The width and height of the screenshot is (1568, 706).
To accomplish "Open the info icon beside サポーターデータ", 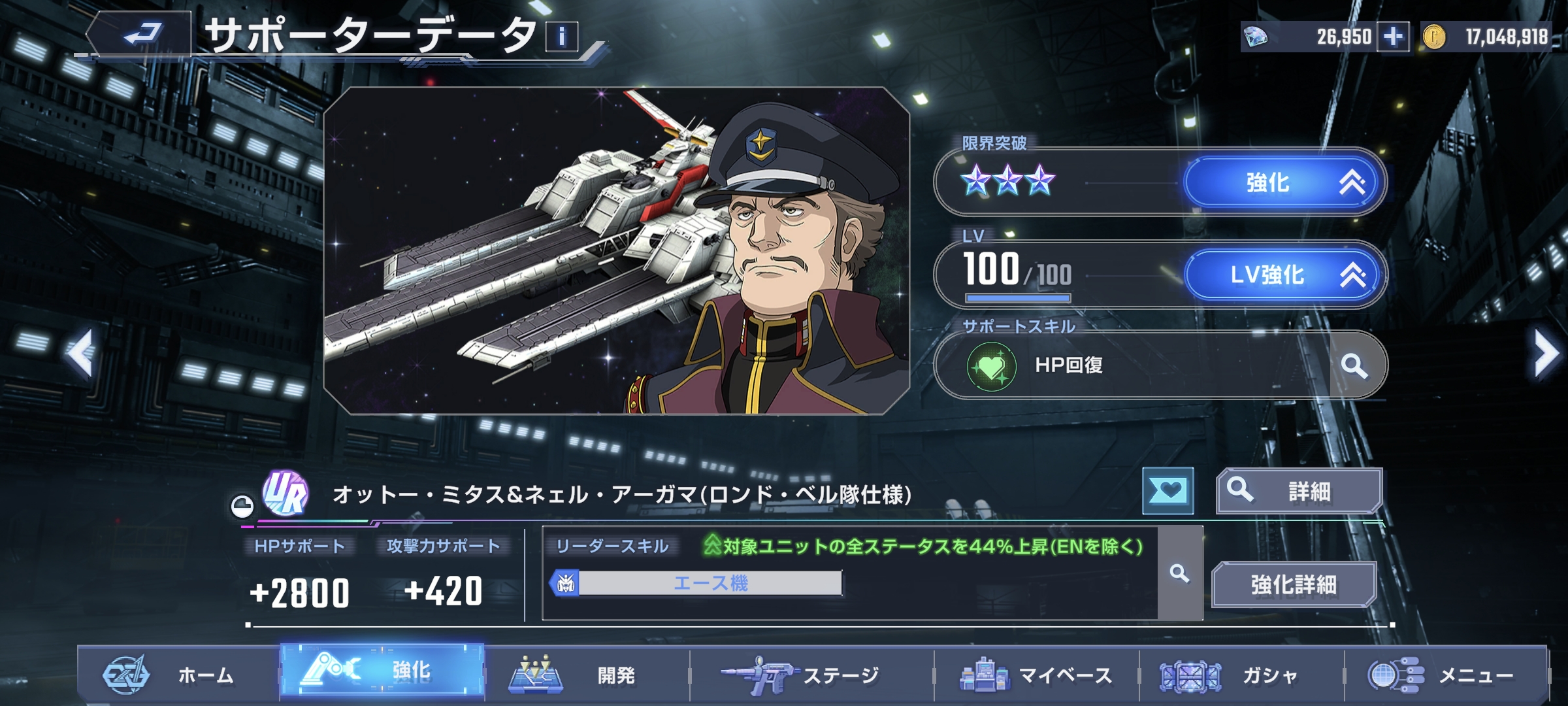I will click(561, 37).
